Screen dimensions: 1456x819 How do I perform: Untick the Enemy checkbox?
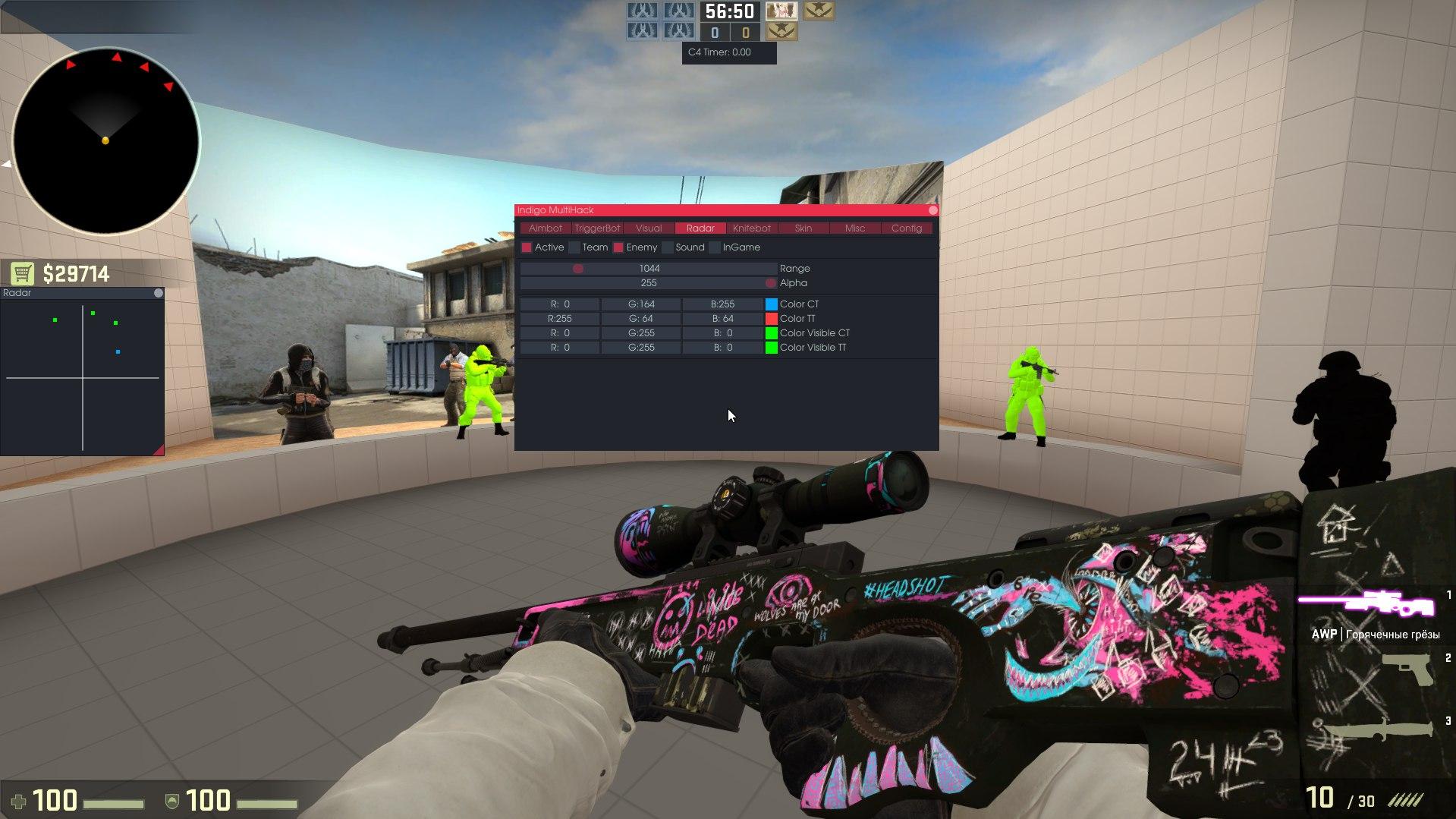click(x=618, y=247)
